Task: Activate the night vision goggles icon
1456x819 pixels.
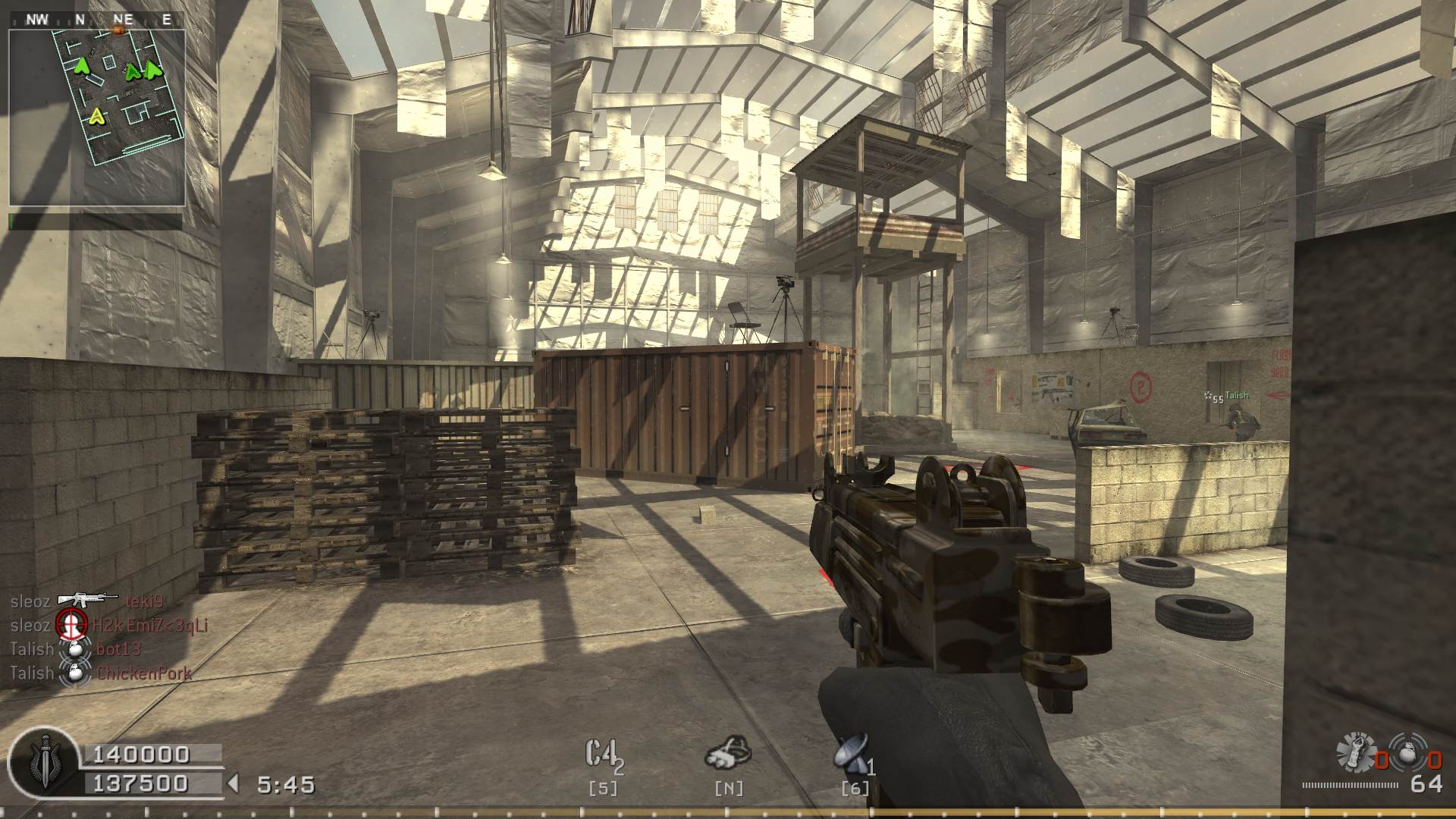Action: [728, 752]
